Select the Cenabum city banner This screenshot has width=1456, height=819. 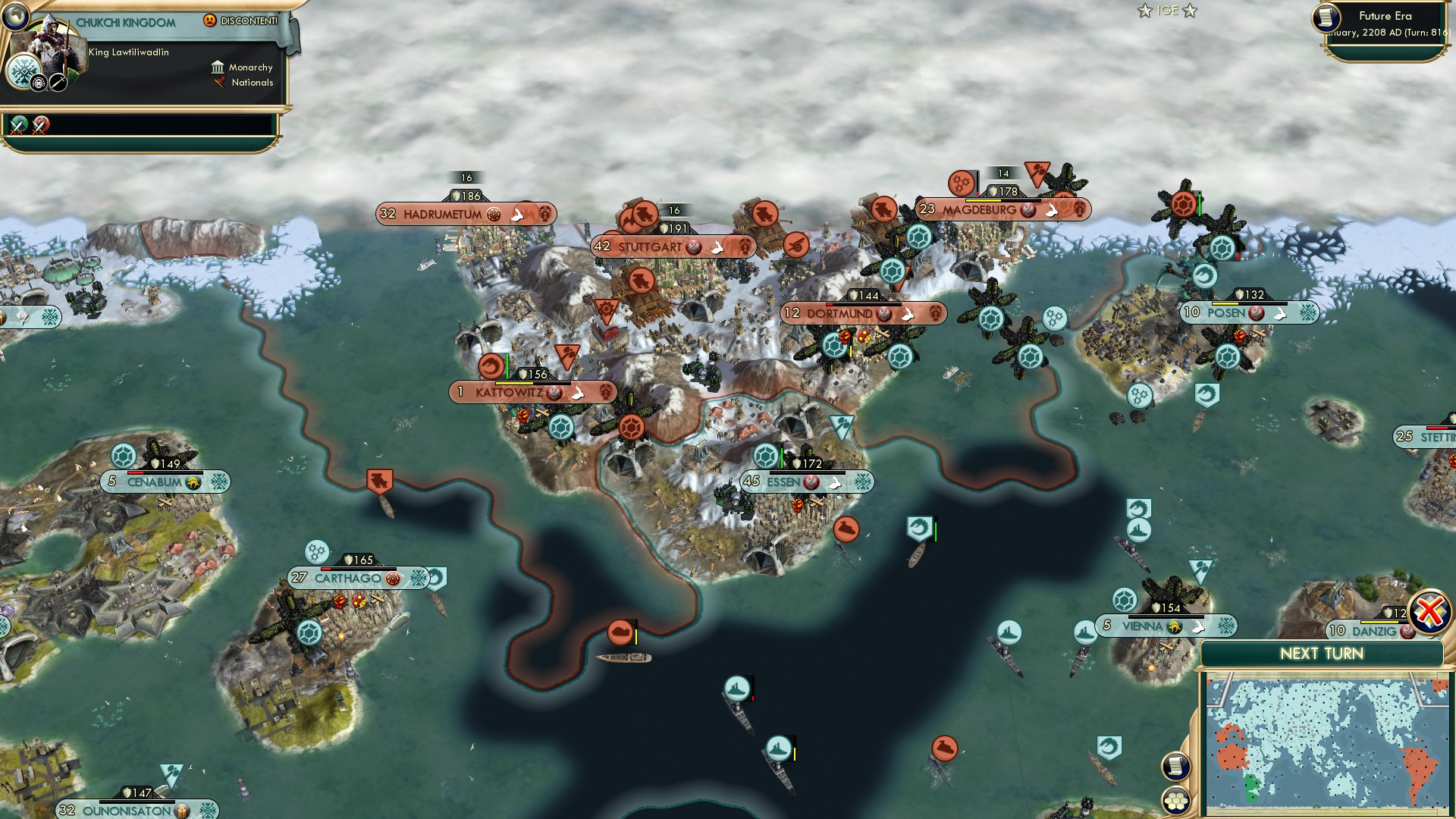(155, 482)
